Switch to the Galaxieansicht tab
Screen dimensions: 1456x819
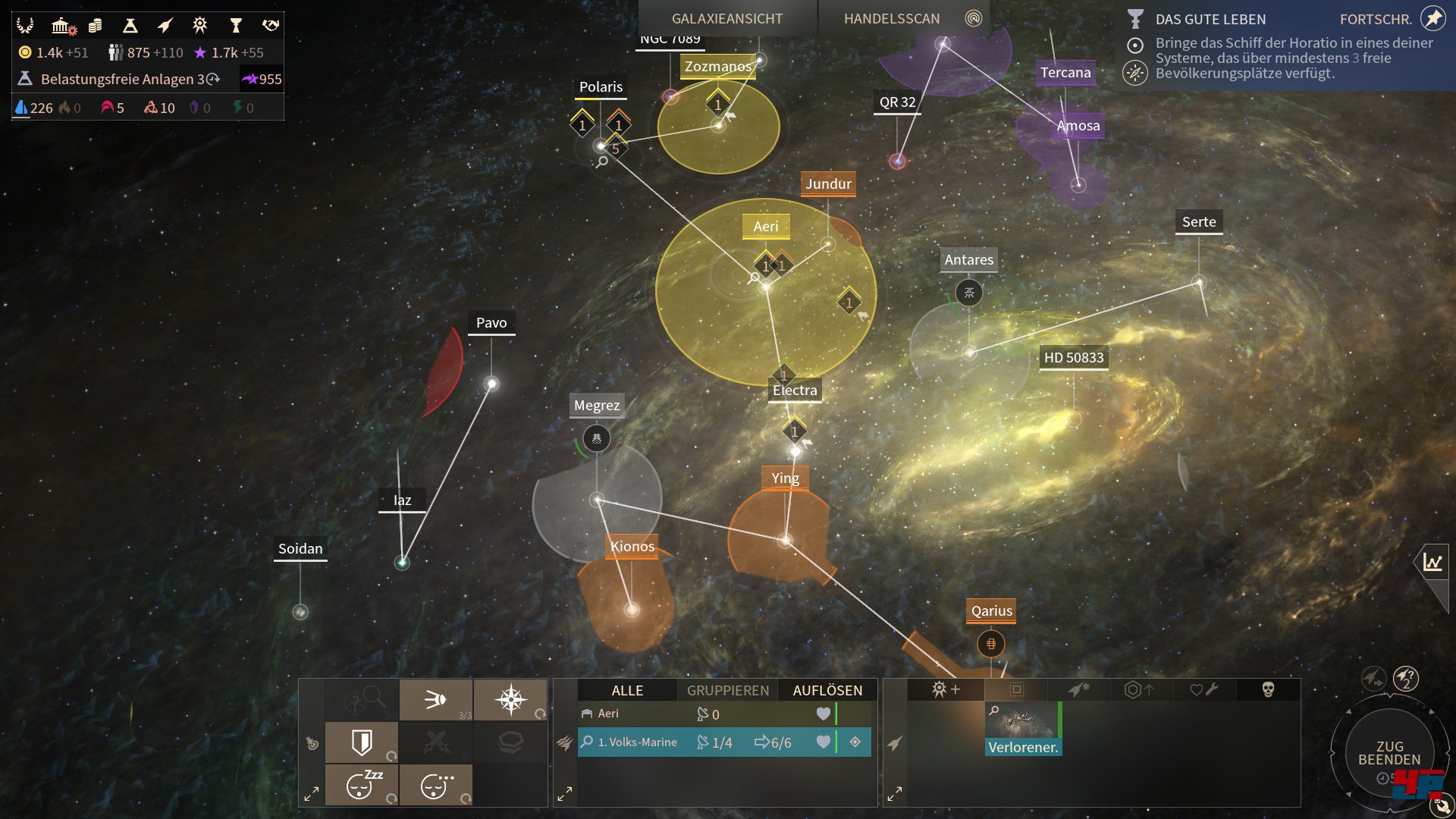(726, 18)
